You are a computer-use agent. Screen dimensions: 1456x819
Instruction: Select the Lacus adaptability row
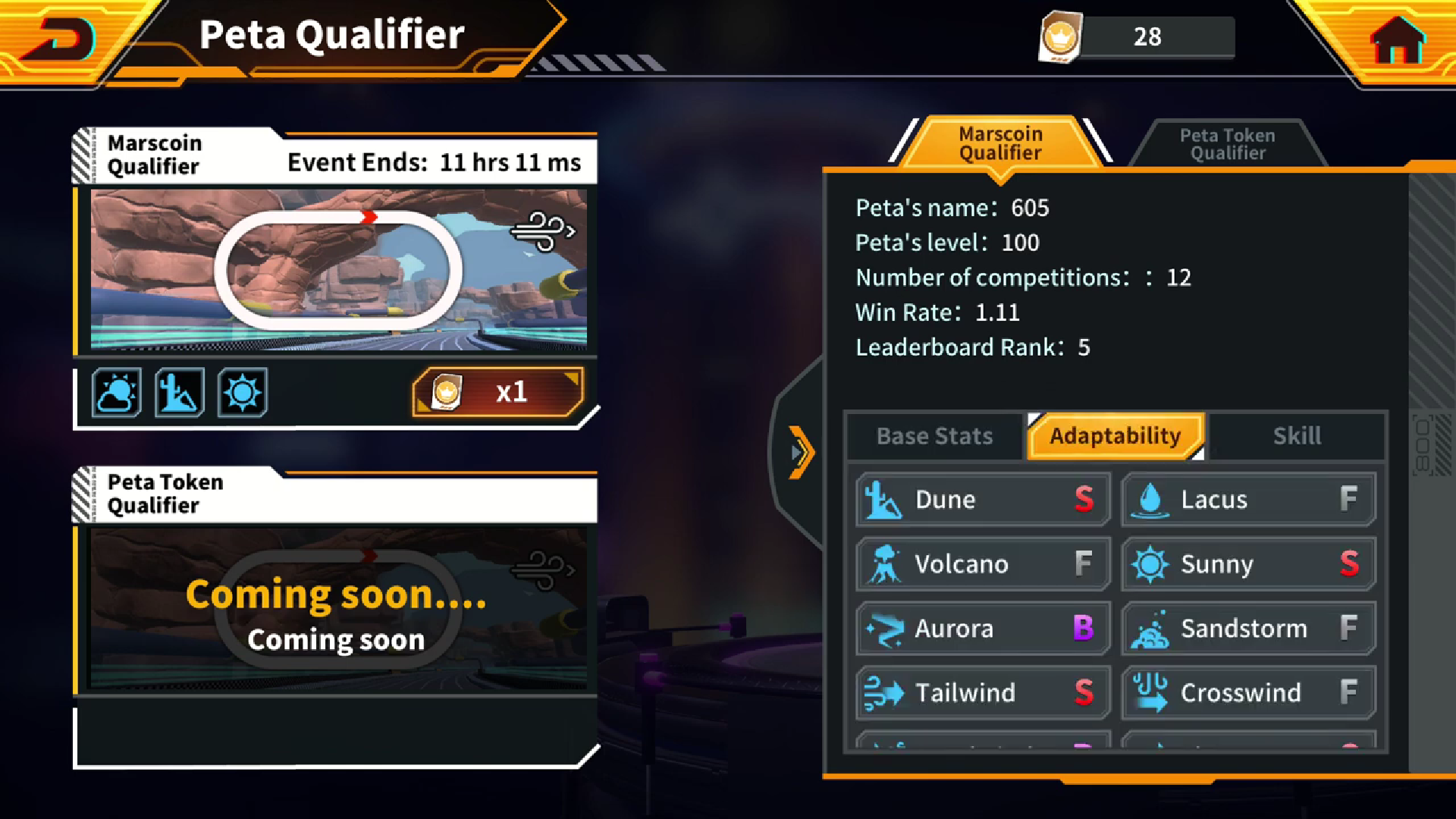pos(1248,500)
